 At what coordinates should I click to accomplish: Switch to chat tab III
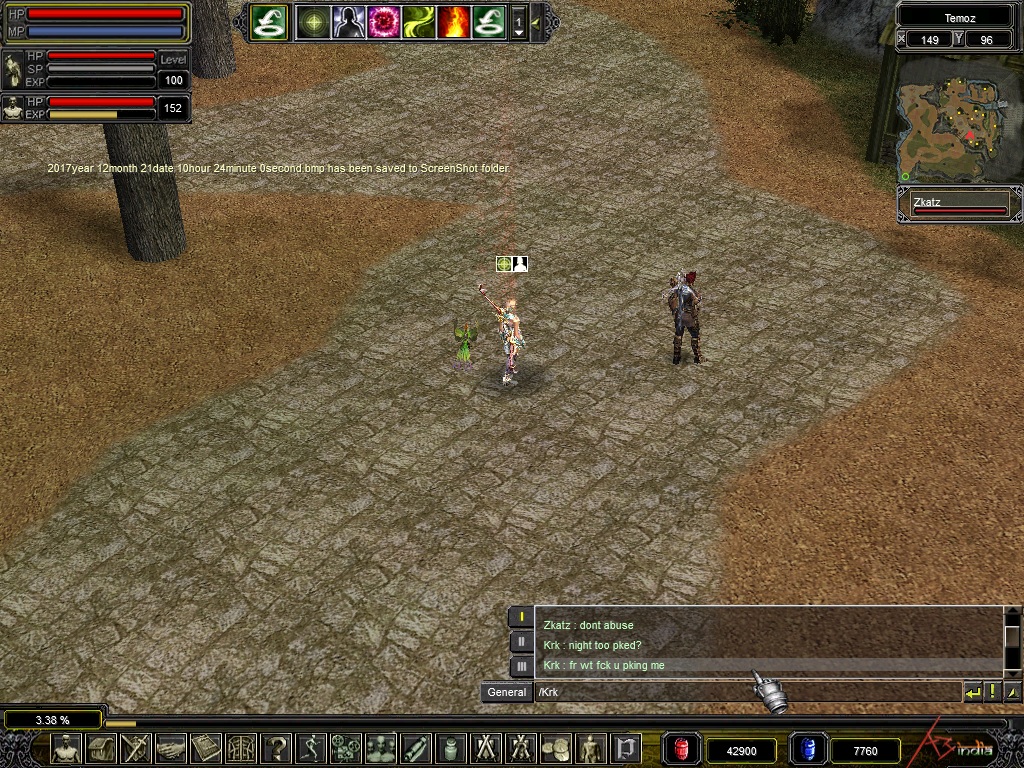point(521,666)
